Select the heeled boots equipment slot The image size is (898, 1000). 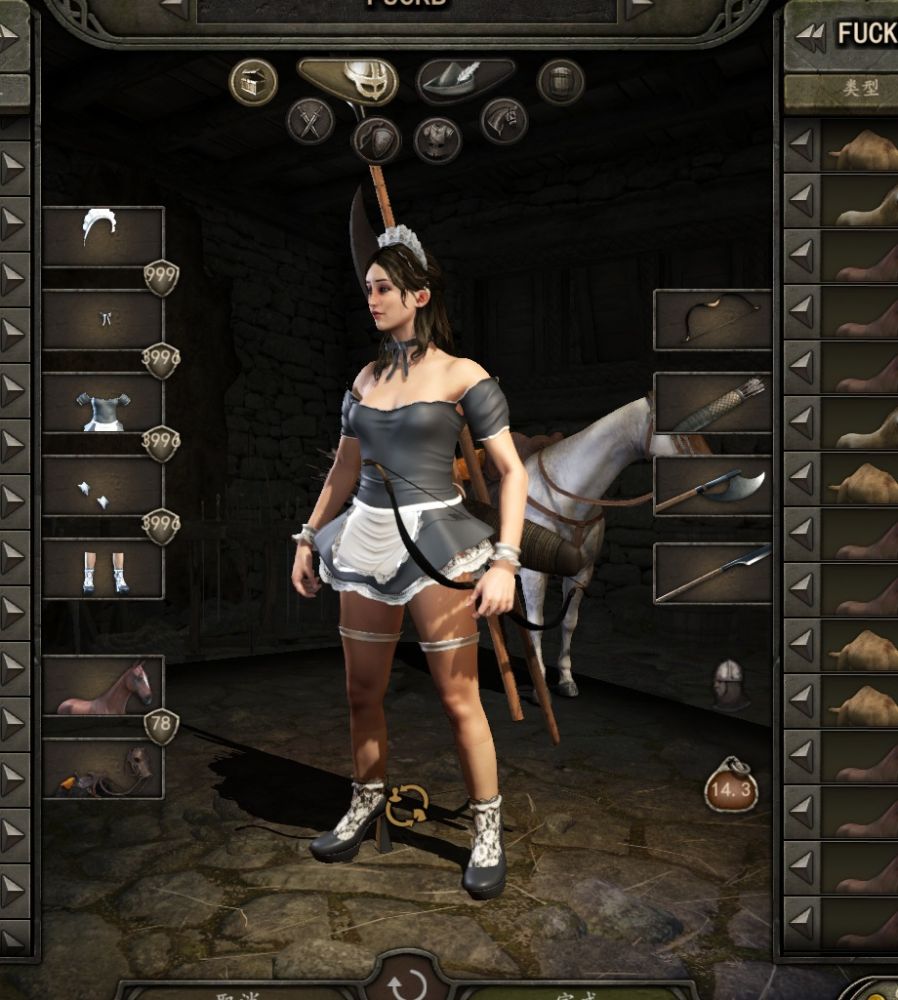click(103, 569)
